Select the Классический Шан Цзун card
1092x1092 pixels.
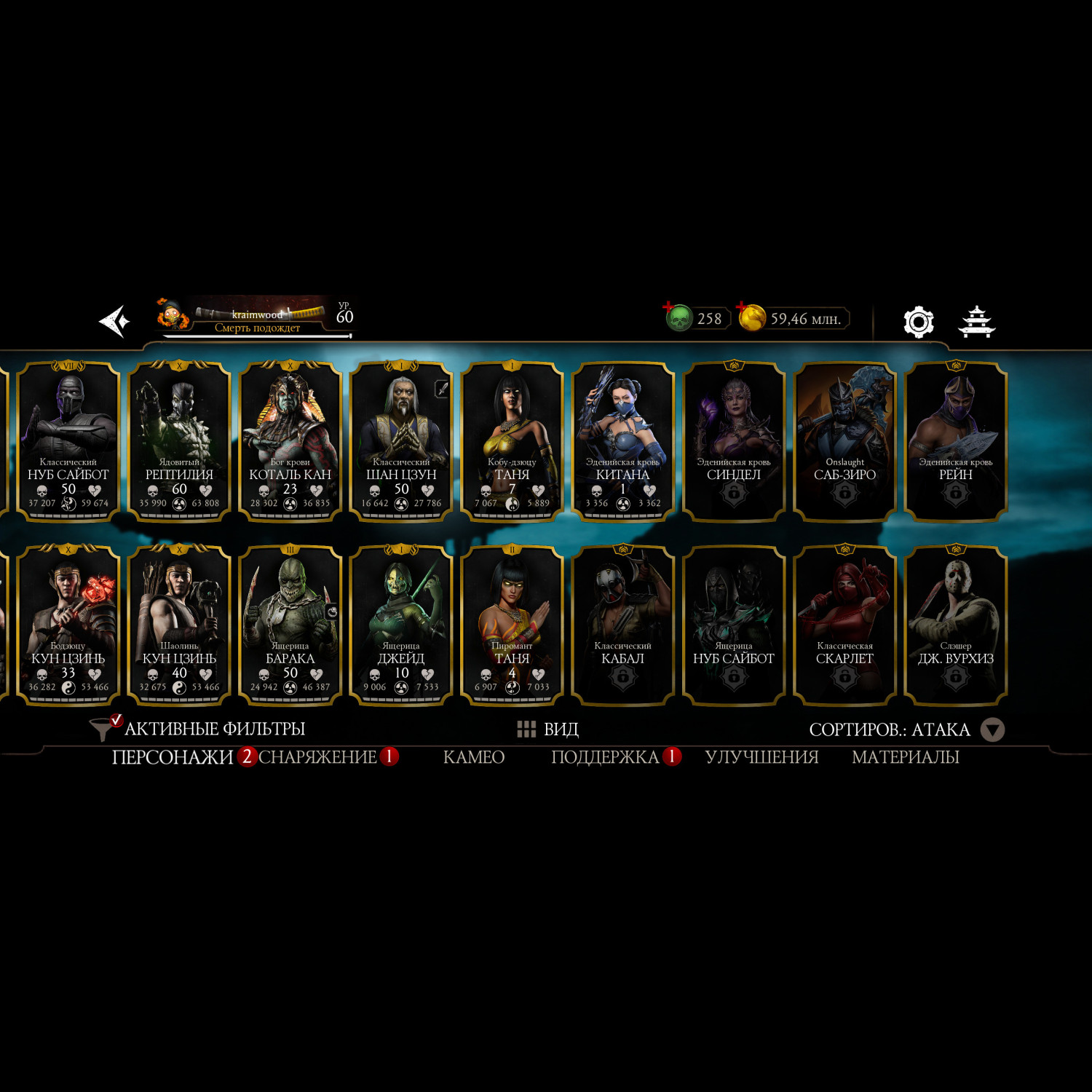click(x=401, y=441)
